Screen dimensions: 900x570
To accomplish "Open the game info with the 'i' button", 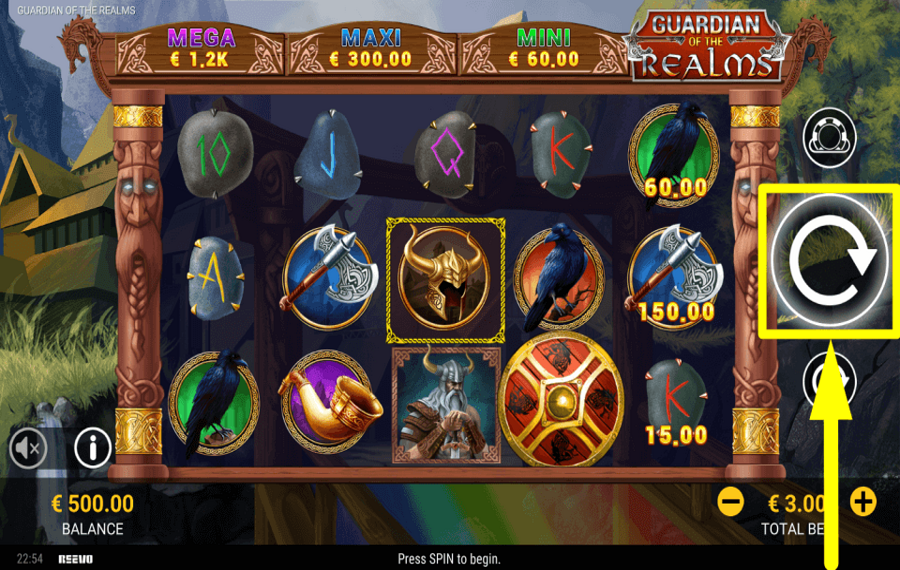I will [92, 449].
